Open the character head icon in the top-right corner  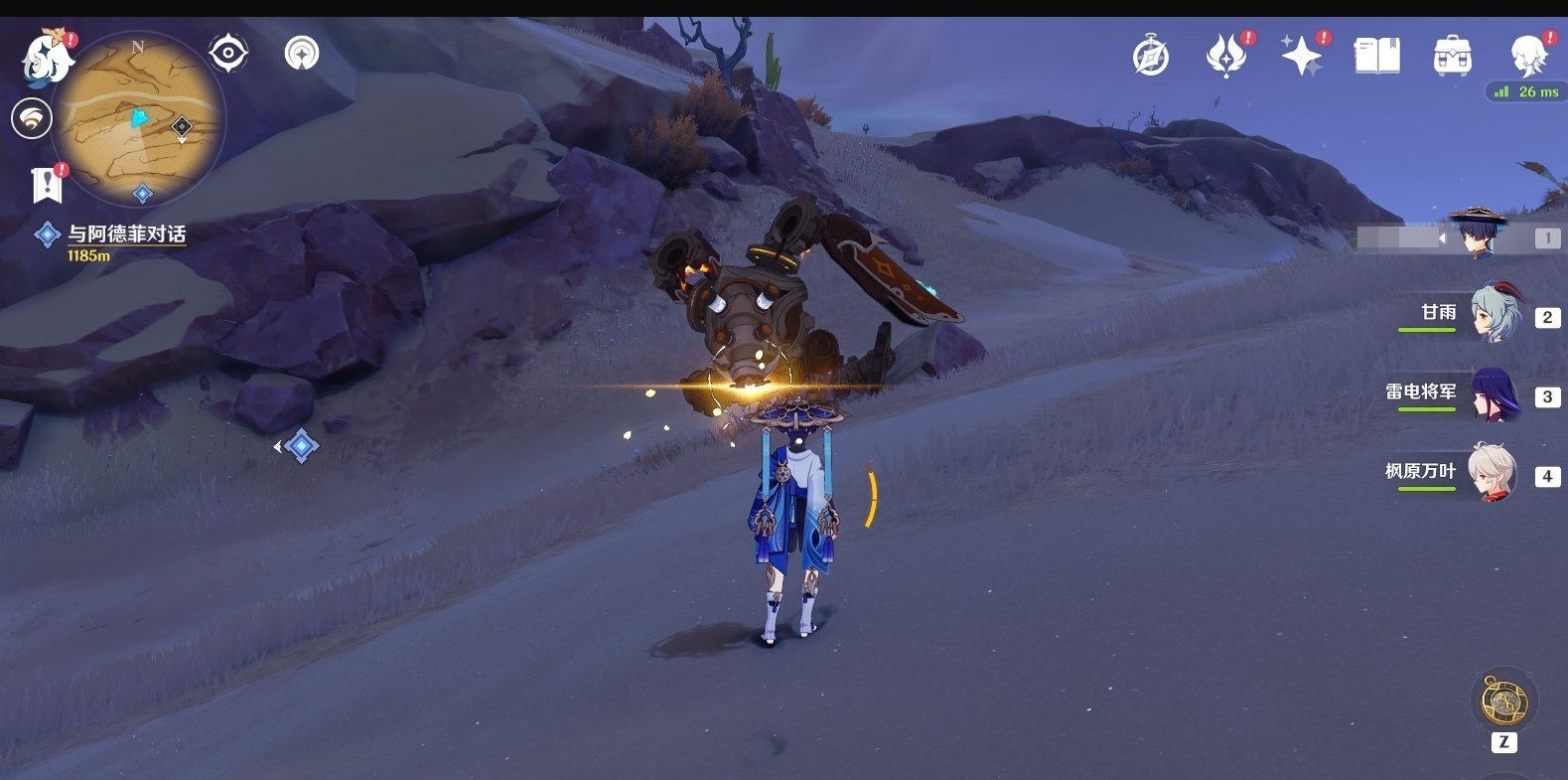1527,57
